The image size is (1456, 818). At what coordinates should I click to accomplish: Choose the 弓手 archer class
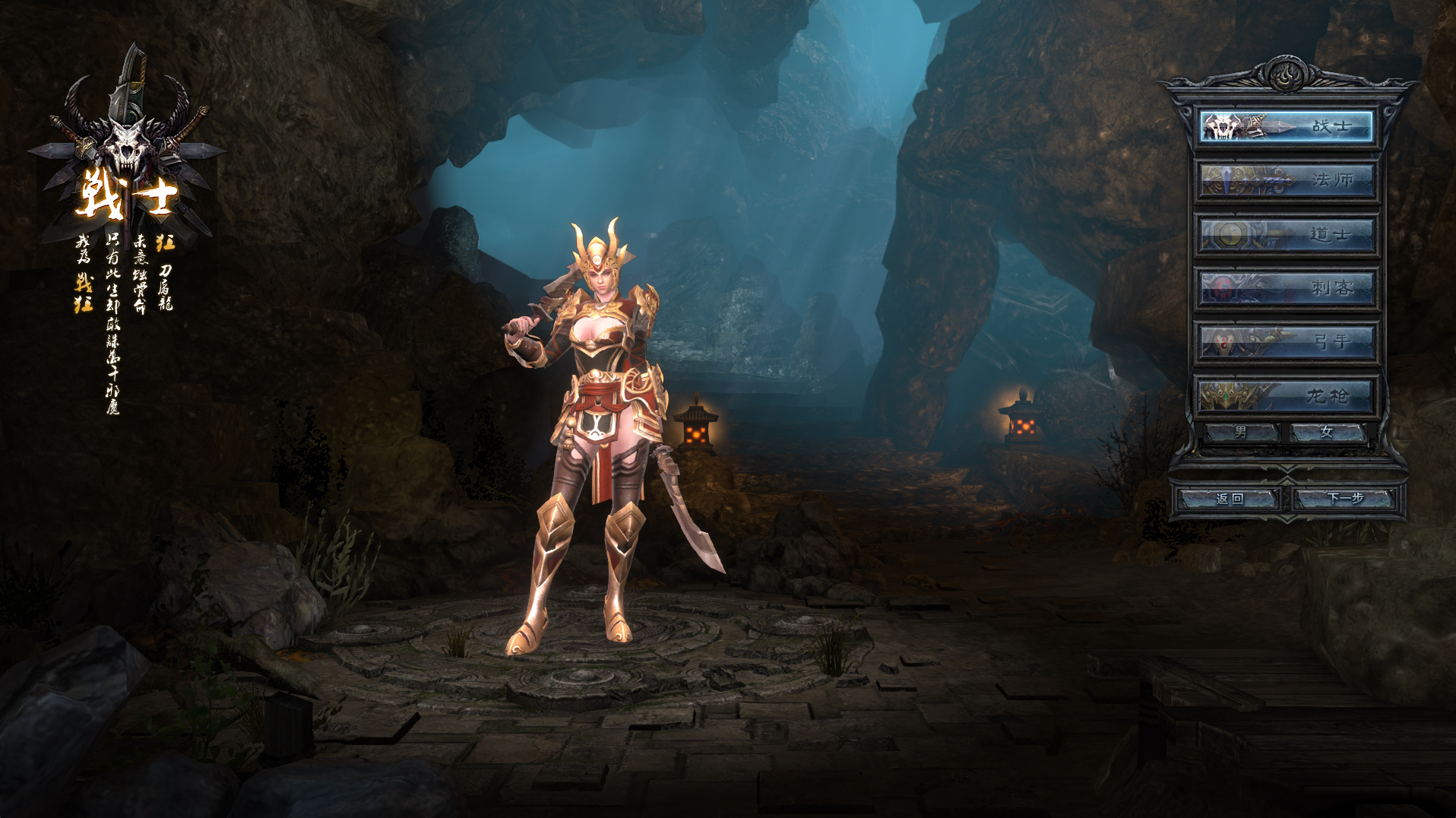(1287, 342)
